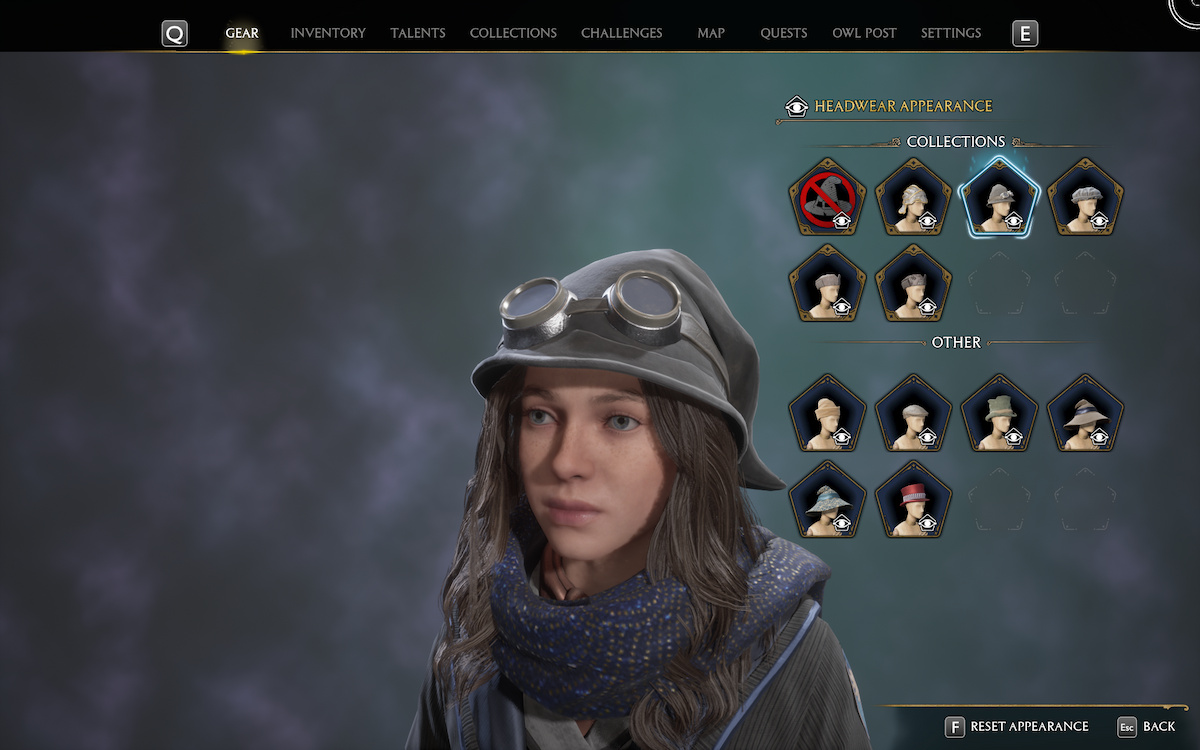The image size is (1200, 750).
Task: Choose the green crumpled hat appearance
Action: point(999,413)
